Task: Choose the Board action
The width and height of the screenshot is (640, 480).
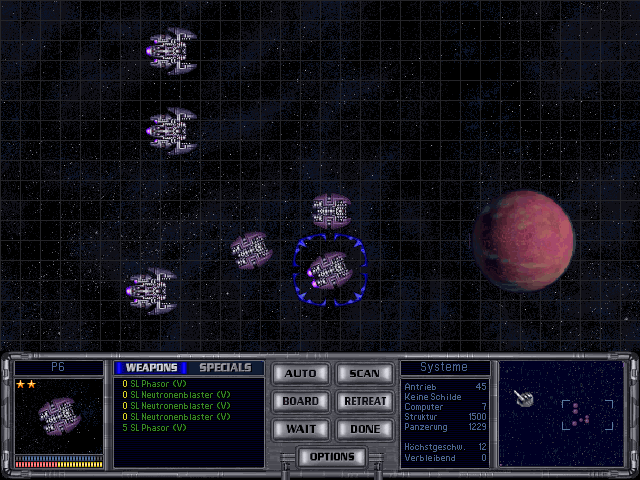Action: (300, 401)
